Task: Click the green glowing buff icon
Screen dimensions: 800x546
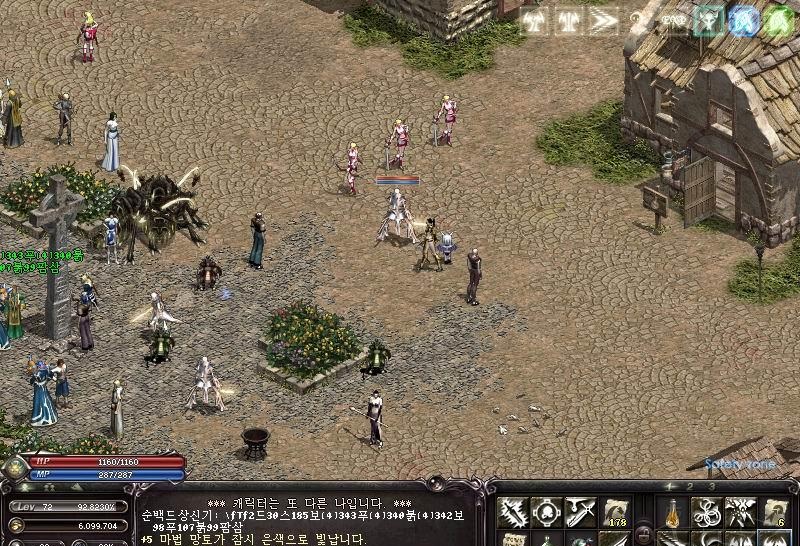Action: click(778, 21)
